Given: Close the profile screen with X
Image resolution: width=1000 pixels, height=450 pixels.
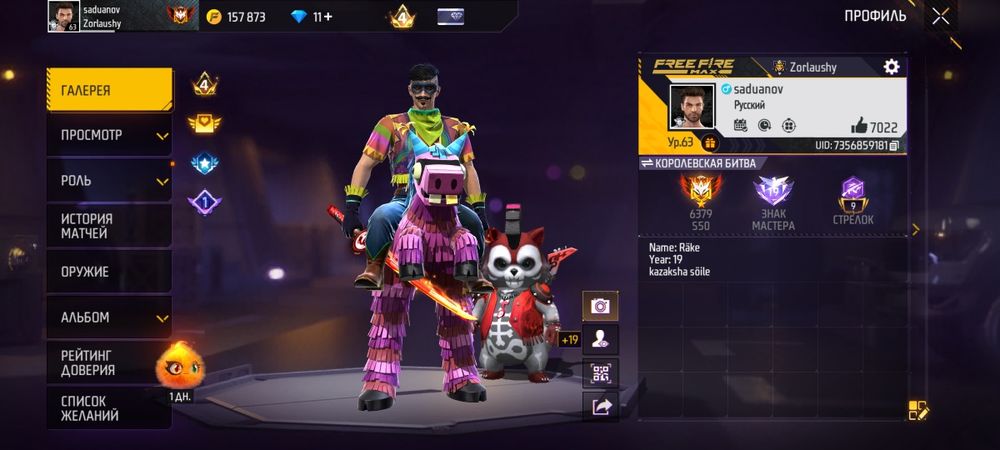Looking at the screenshot, I should click(940, 16).
